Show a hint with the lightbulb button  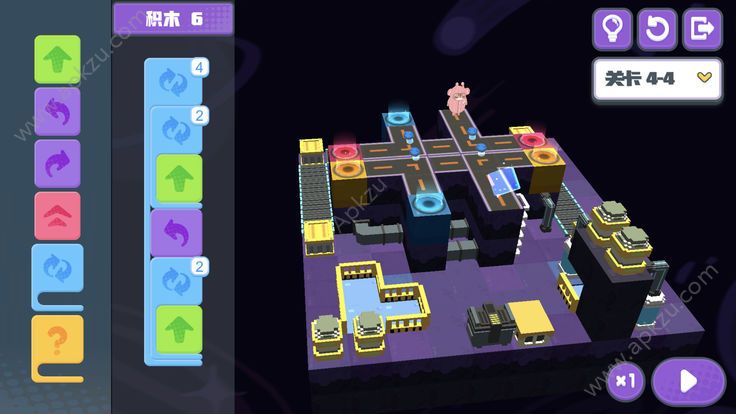pyautogui.click(x=612, y=29)
